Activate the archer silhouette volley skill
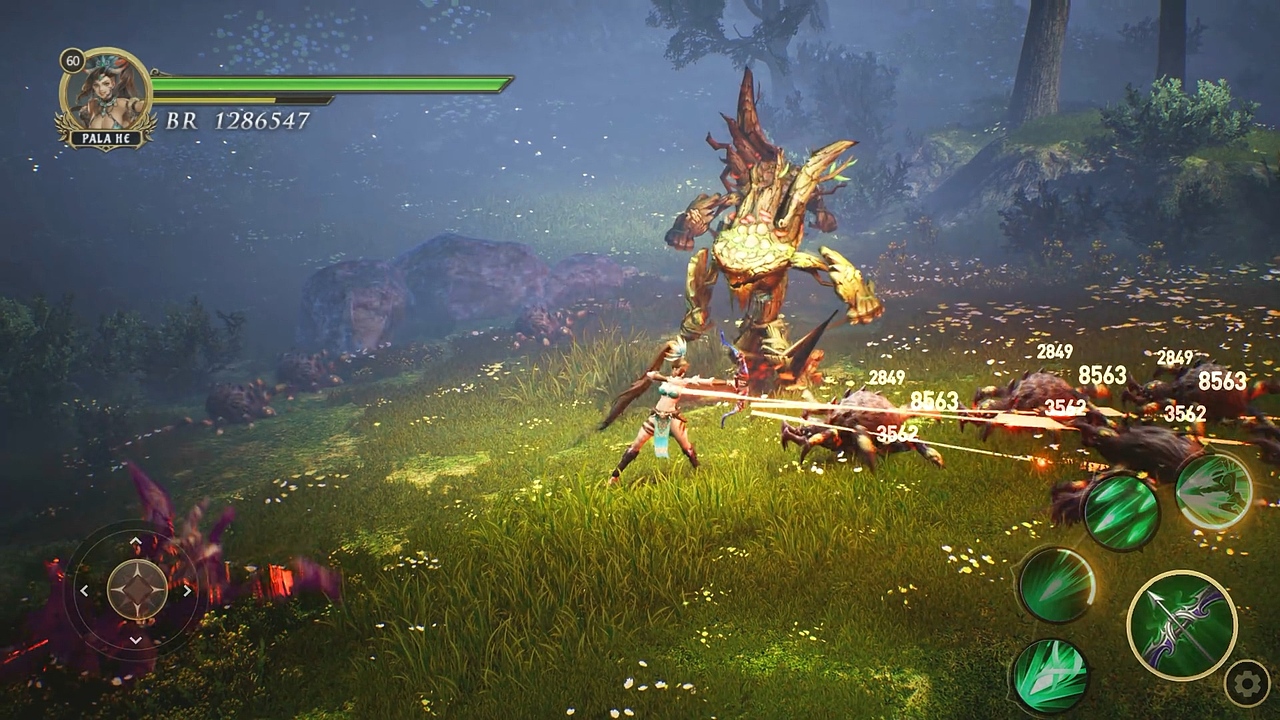 (x=1213, y=490)
